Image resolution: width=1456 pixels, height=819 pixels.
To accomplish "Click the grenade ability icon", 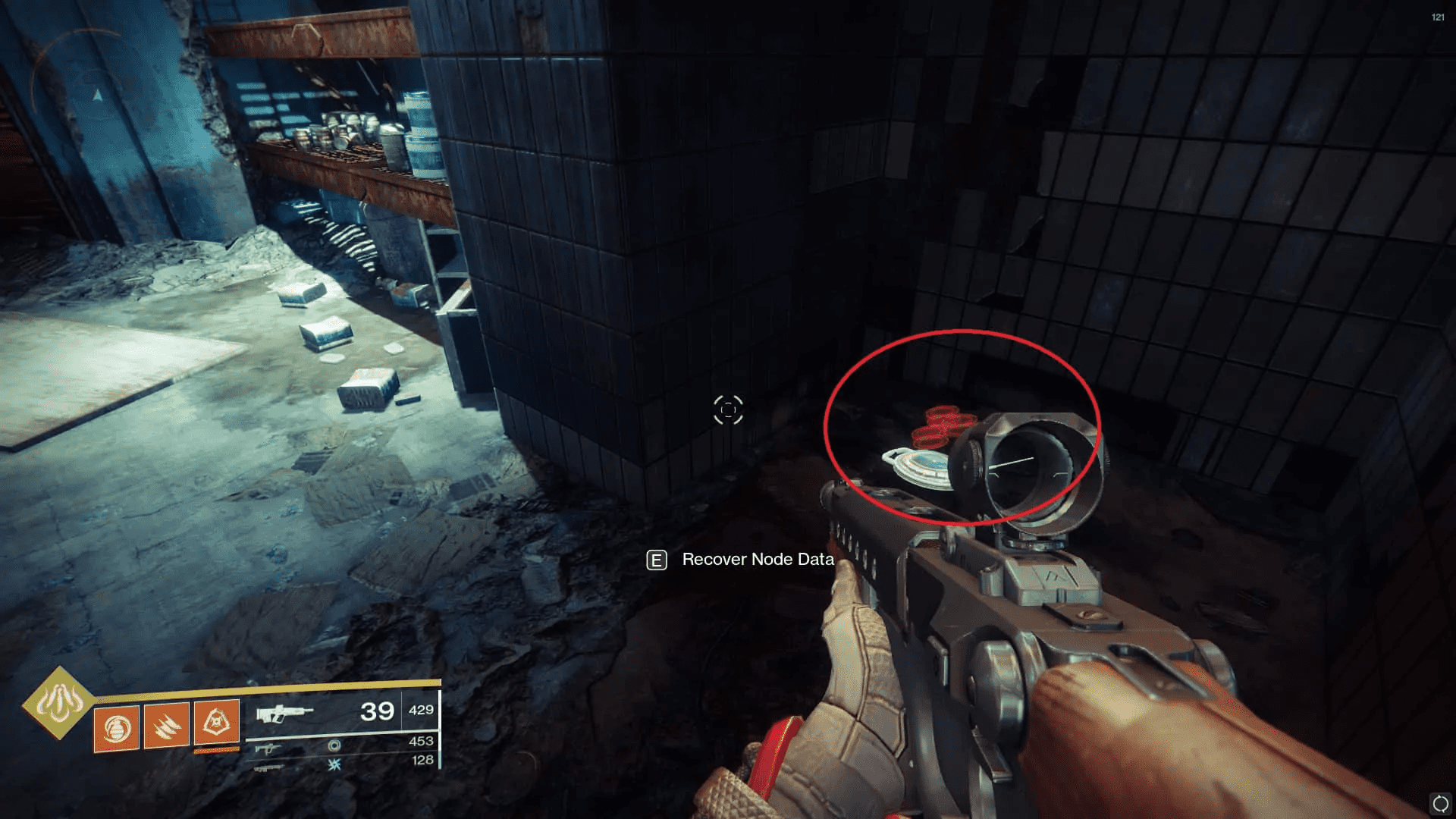I will coord(116,726).
